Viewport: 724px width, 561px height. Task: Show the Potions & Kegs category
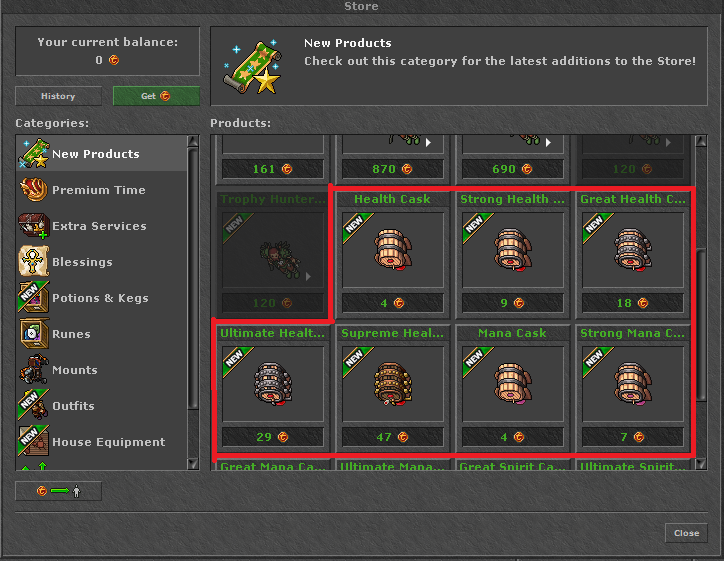coord(100,298)
